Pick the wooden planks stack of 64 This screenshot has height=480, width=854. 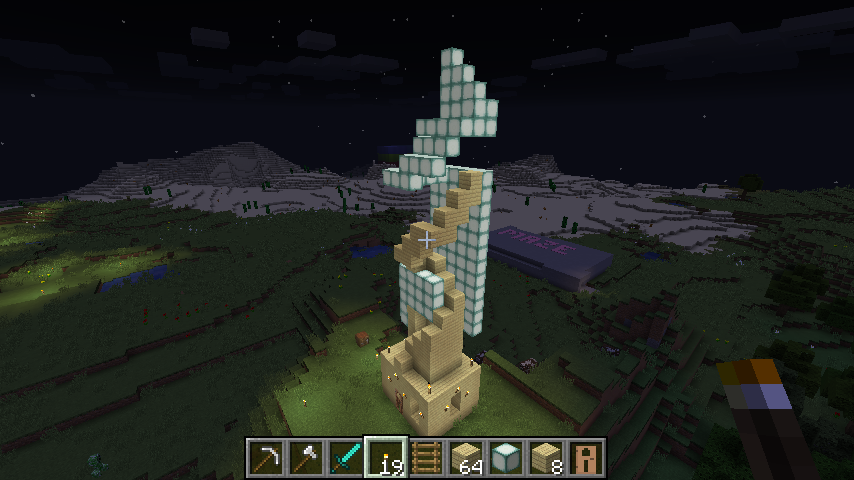pyautogui.click(x=466, y=457)
